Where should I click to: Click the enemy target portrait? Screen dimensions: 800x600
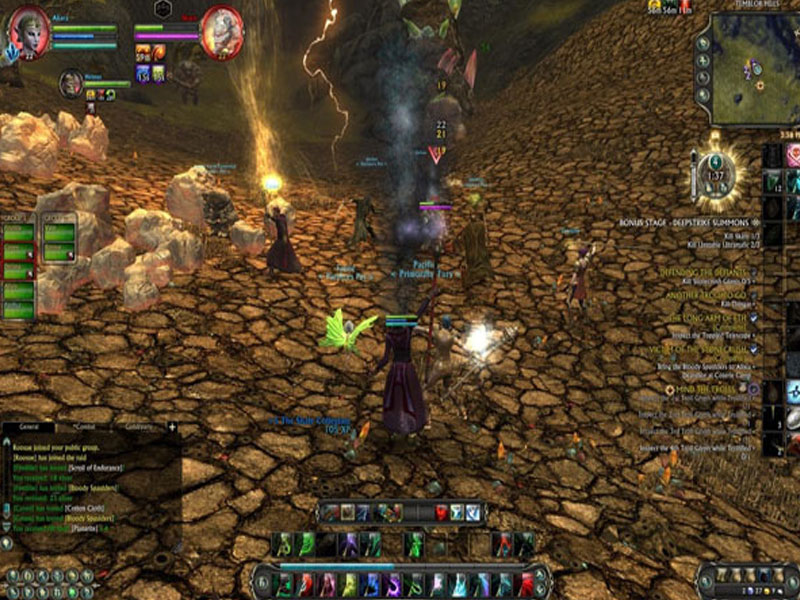(x=221, y=34)
